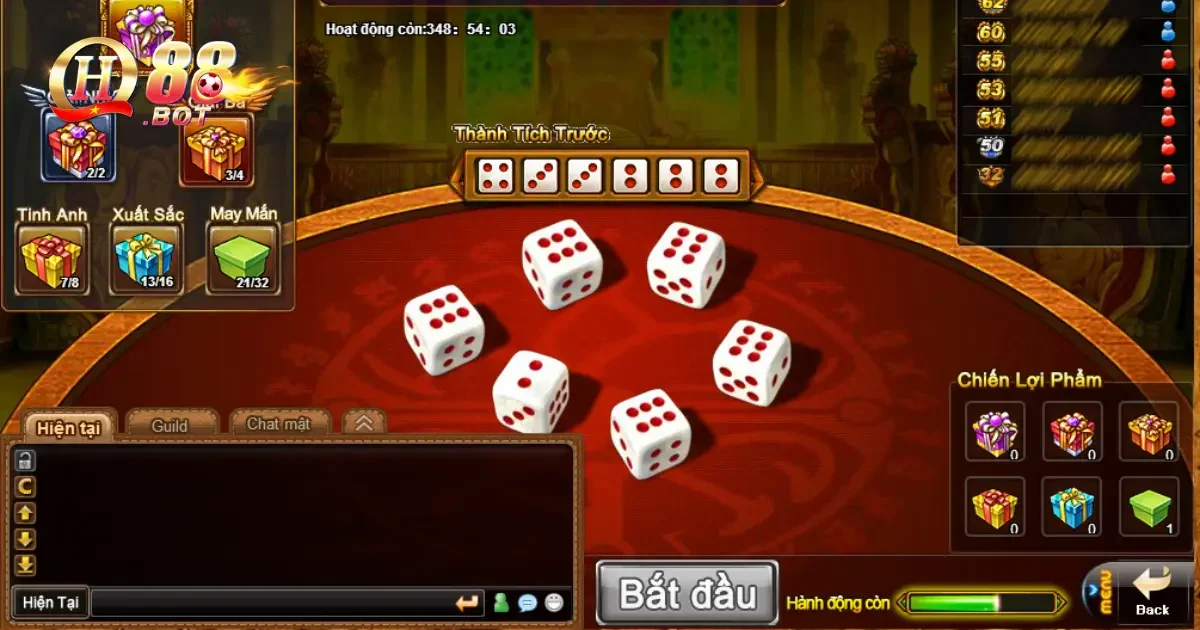Click the chat message input field
This screenshot has width=1200, height=630.
270,603
